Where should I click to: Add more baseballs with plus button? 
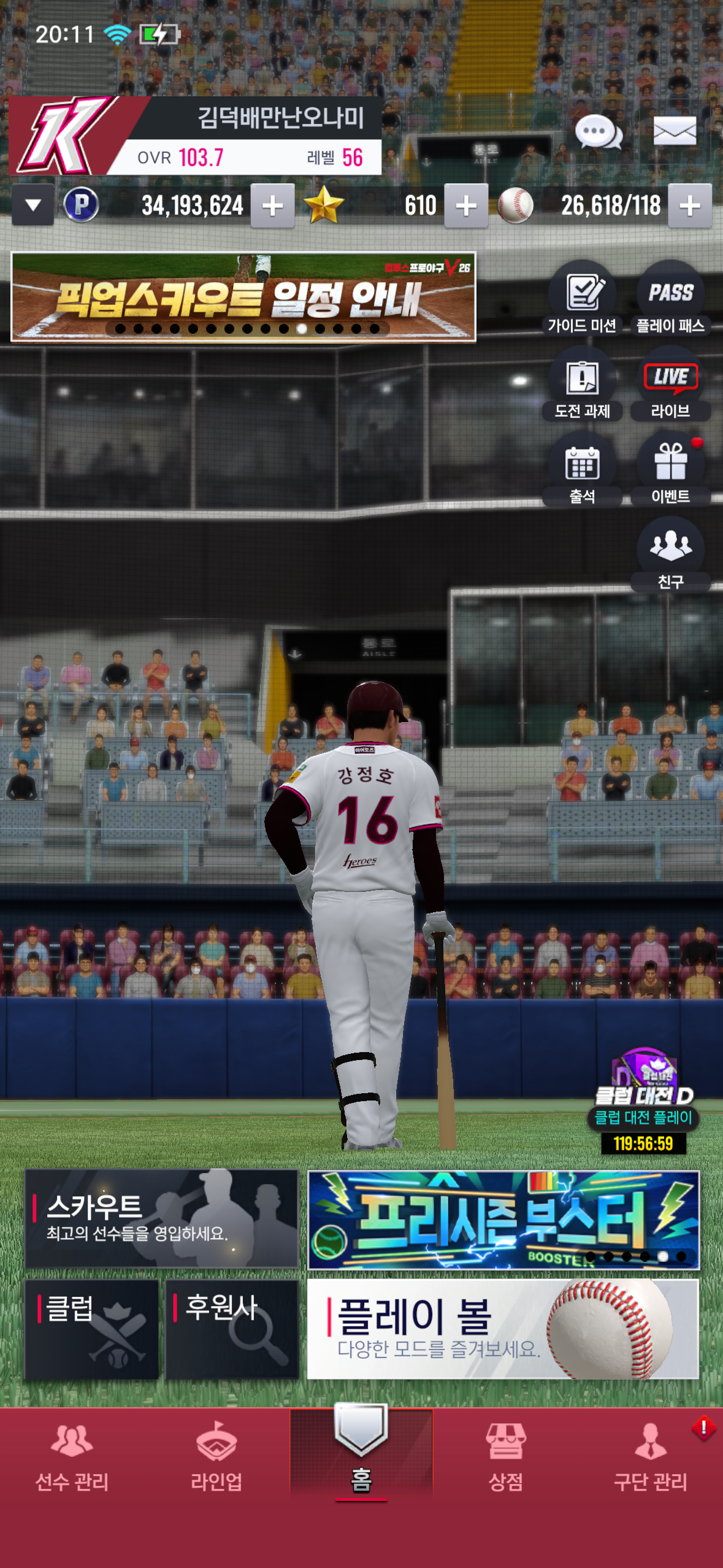690,206
